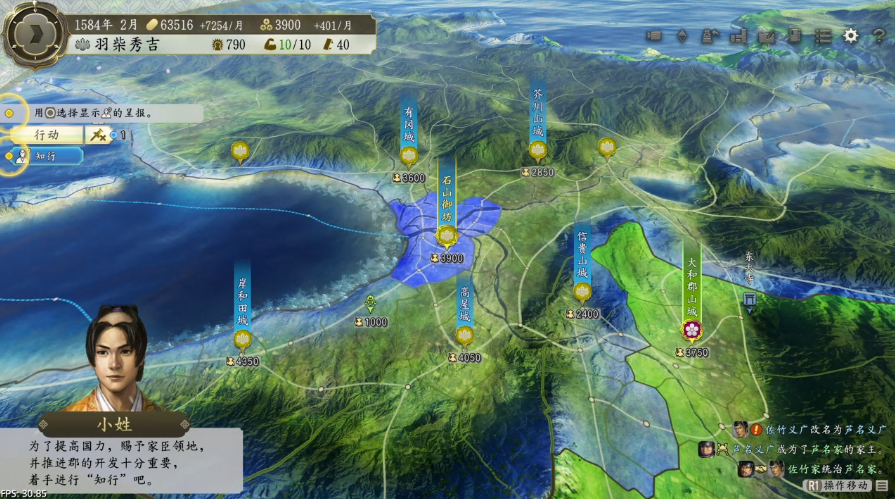
Task: Click the crossed swords military icon
Action: click(x=99, y=134)
